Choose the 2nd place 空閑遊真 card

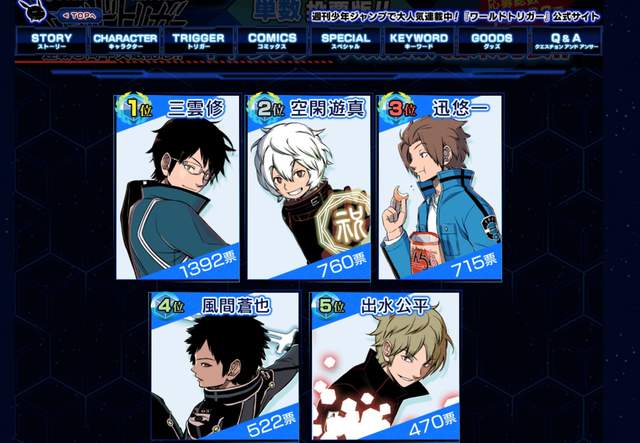(309, 187)
